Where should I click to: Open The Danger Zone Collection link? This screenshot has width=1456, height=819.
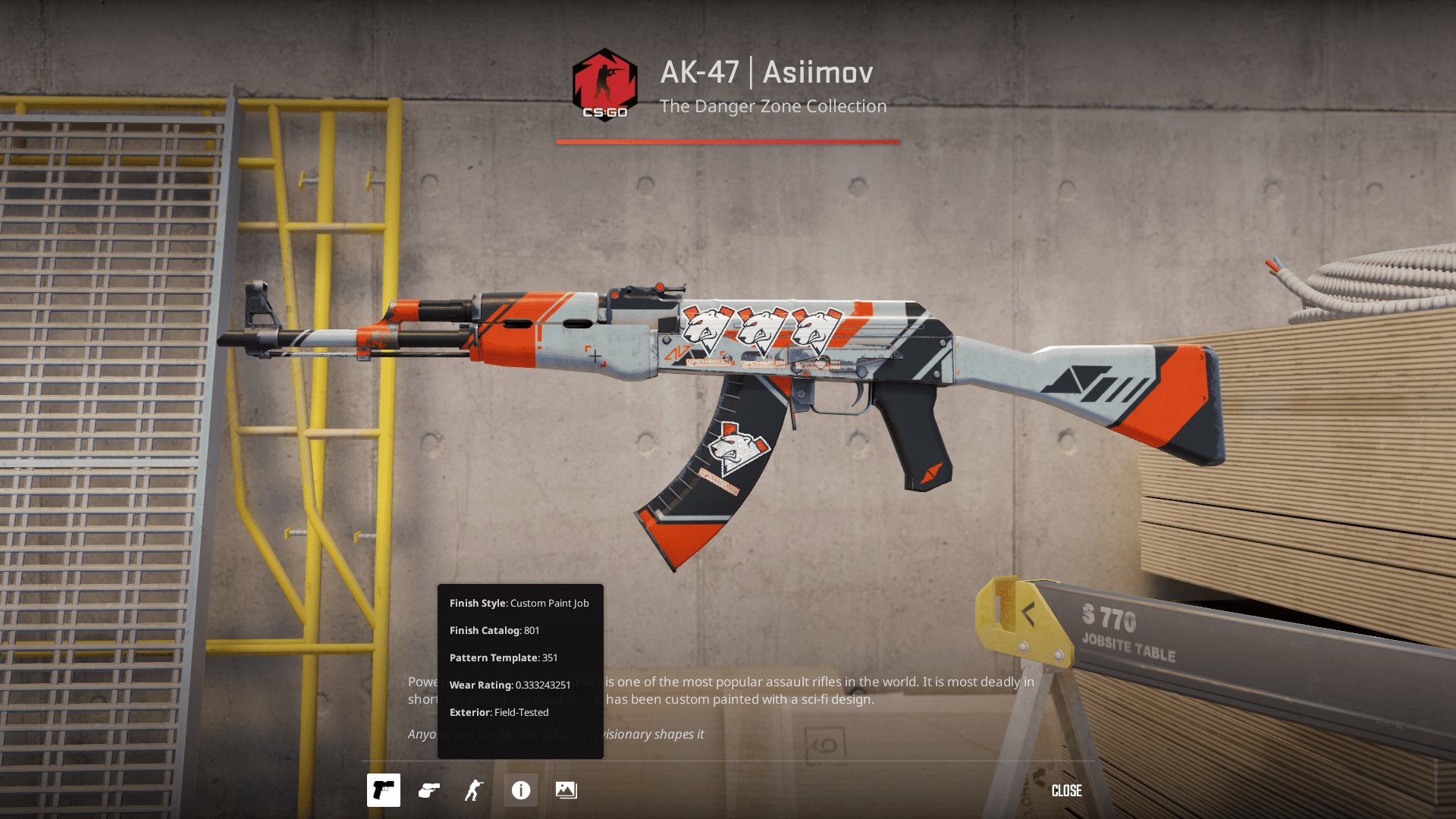click(x=773, y=106)
